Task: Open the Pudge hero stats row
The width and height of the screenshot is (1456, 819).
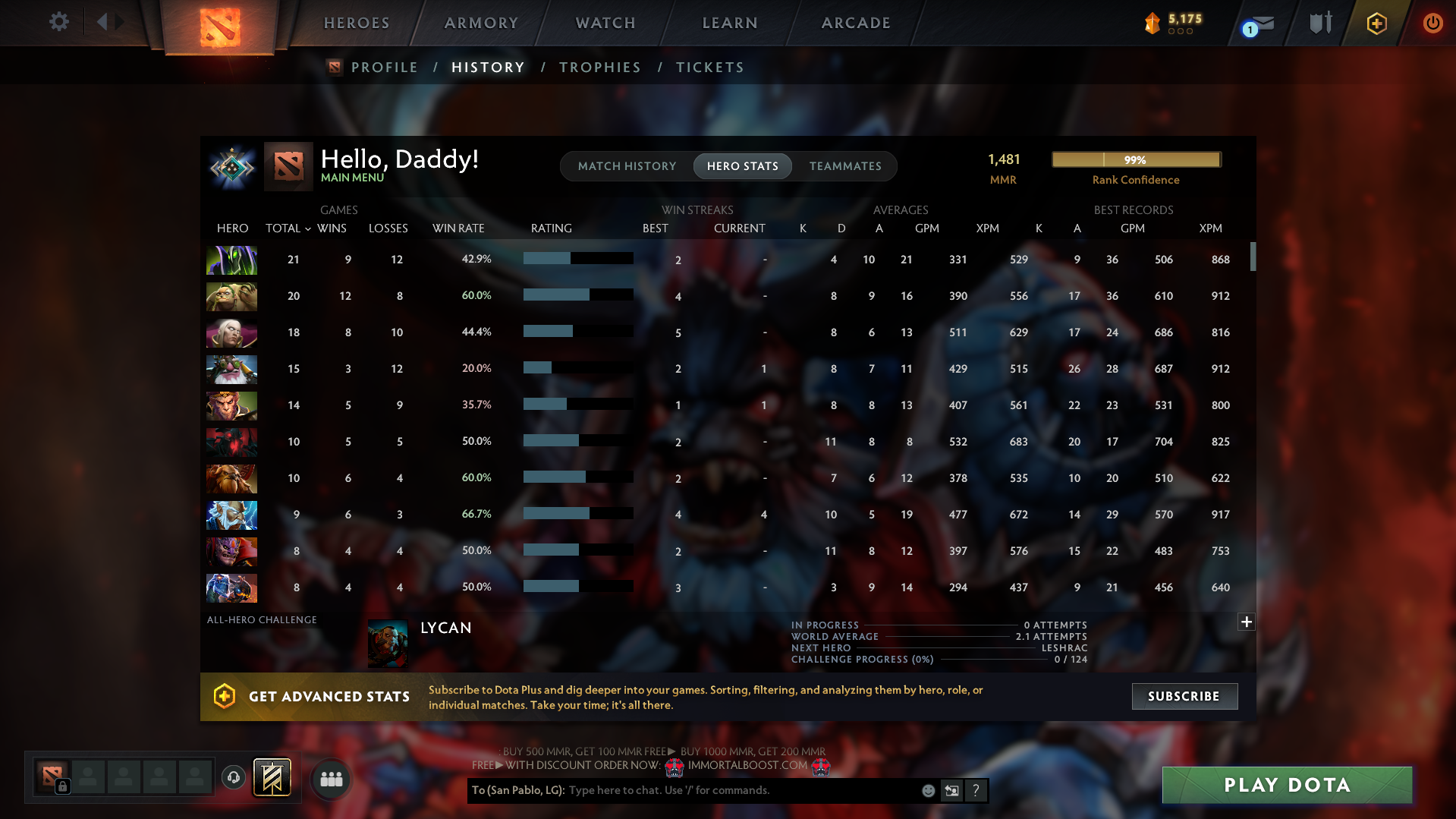Action: (x=231, y=296)
